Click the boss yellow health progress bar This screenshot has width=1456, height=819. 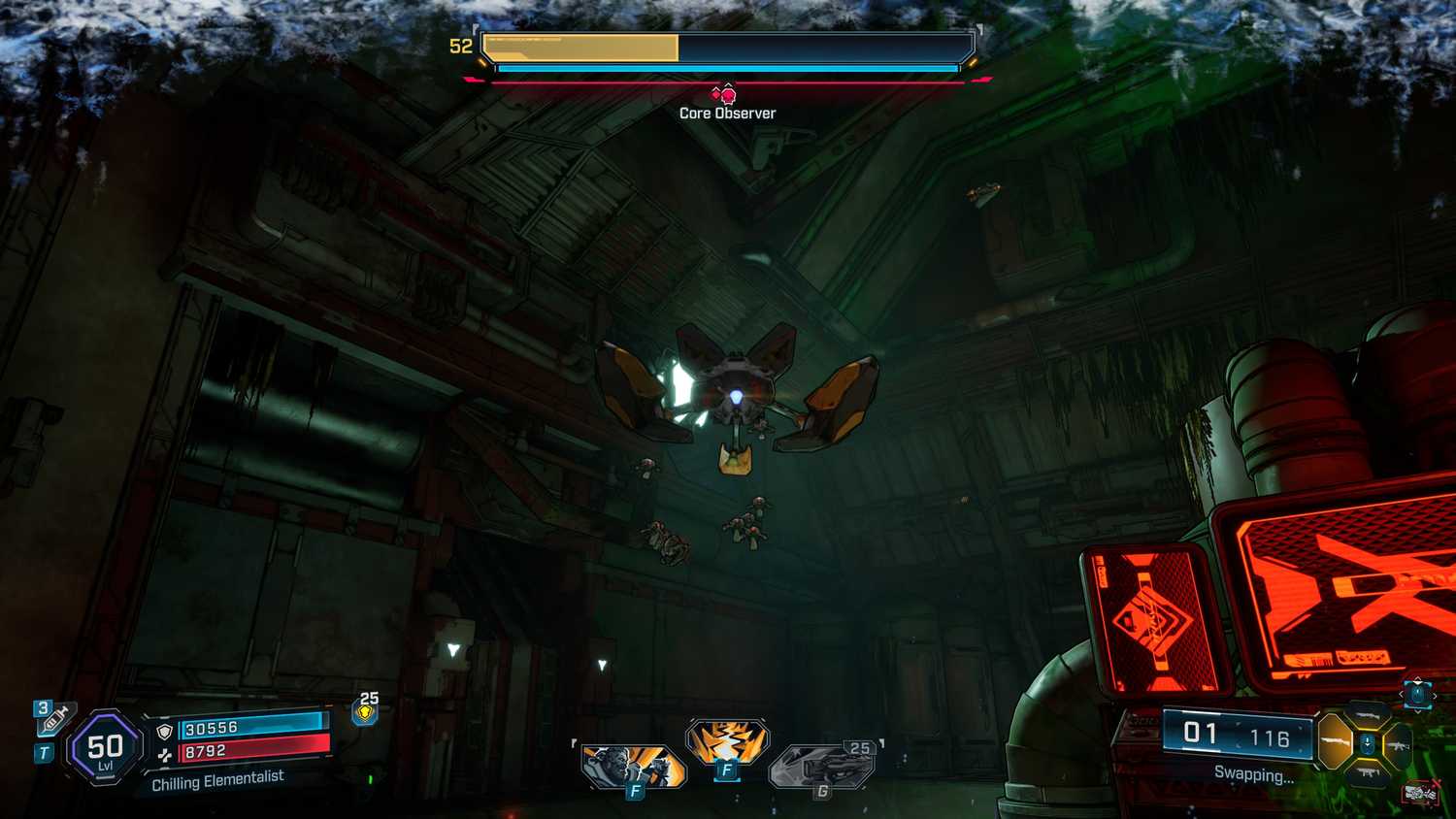582,47
